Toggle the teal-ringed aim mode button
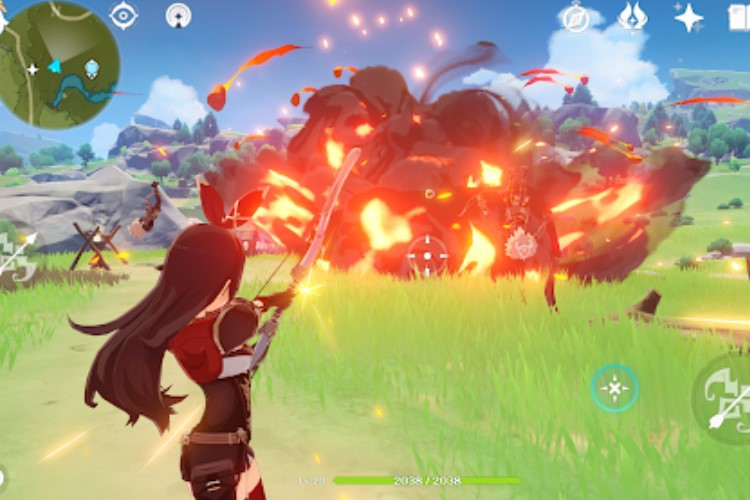Image resolution: width=750 pixels, height=500 pixels. [614, 387]
